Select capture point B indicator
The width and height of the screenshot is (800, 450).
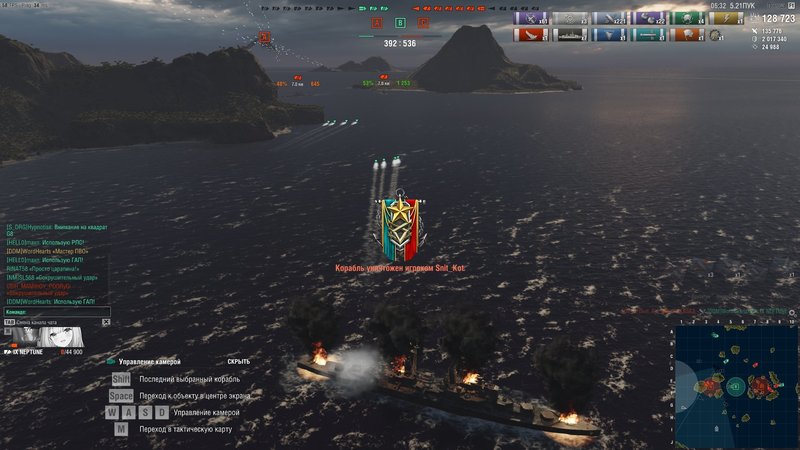(400, 22)
